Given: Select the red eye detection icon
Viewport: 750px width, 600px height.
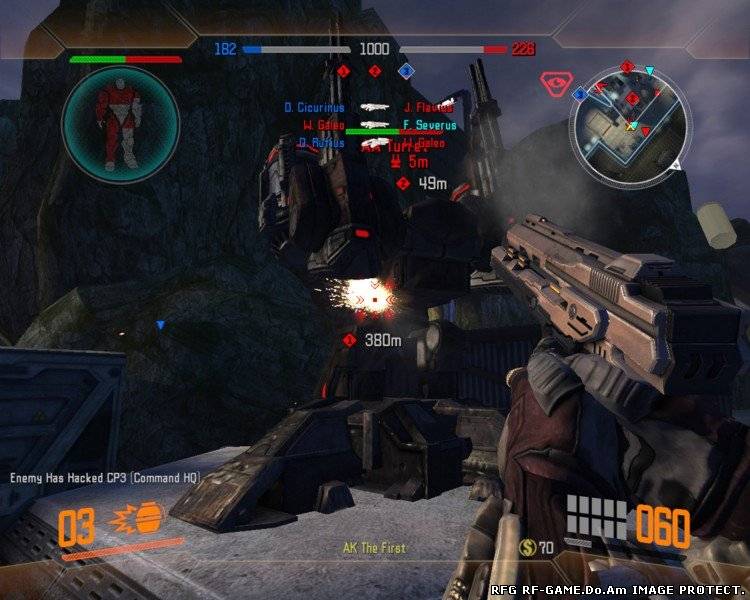Looking at the screenshot, I should point(553,82).
